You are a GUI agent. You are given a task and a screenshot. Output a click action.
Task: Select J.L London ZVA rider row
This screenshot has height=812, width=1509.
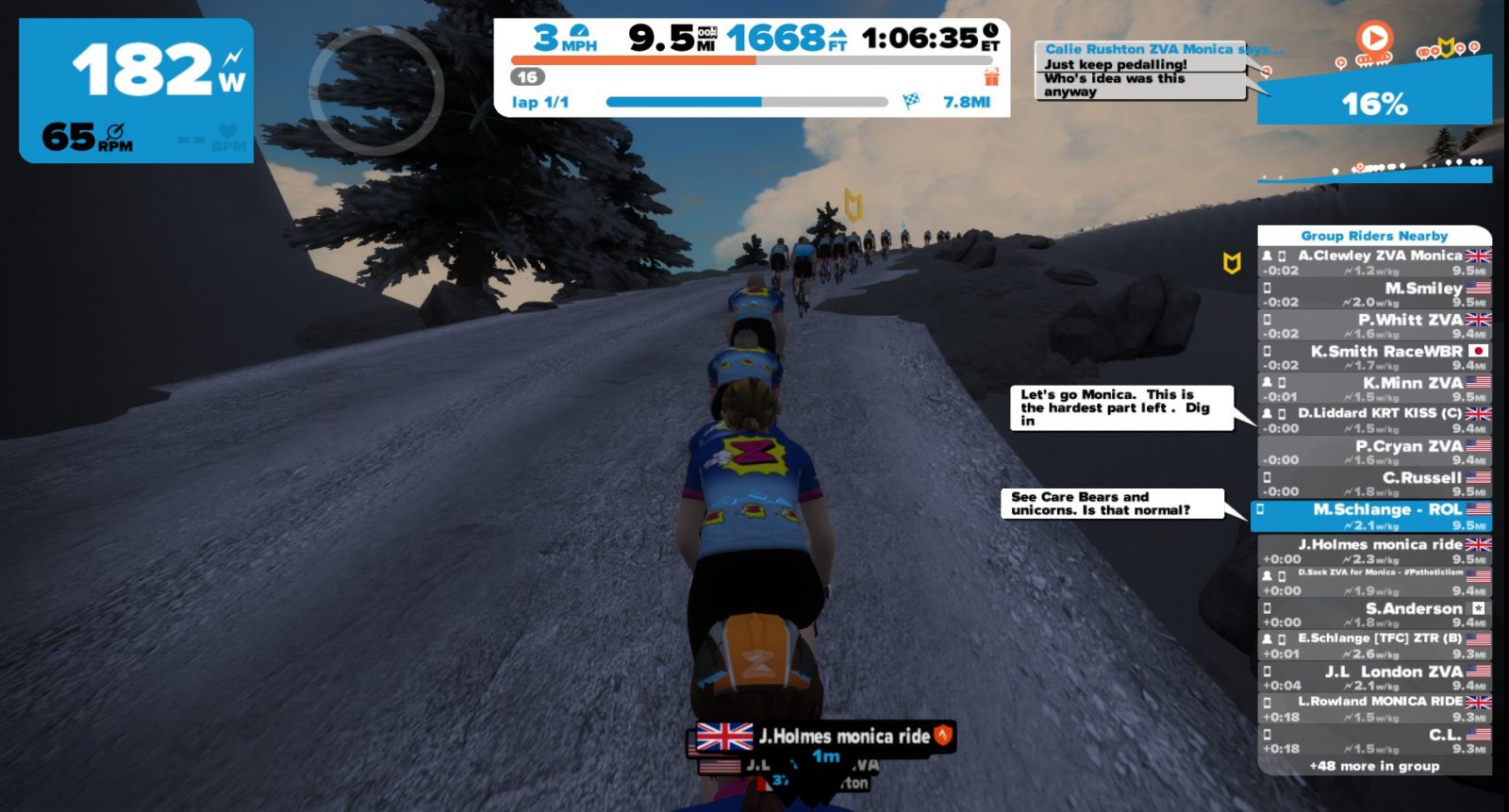click(1374, 678)
